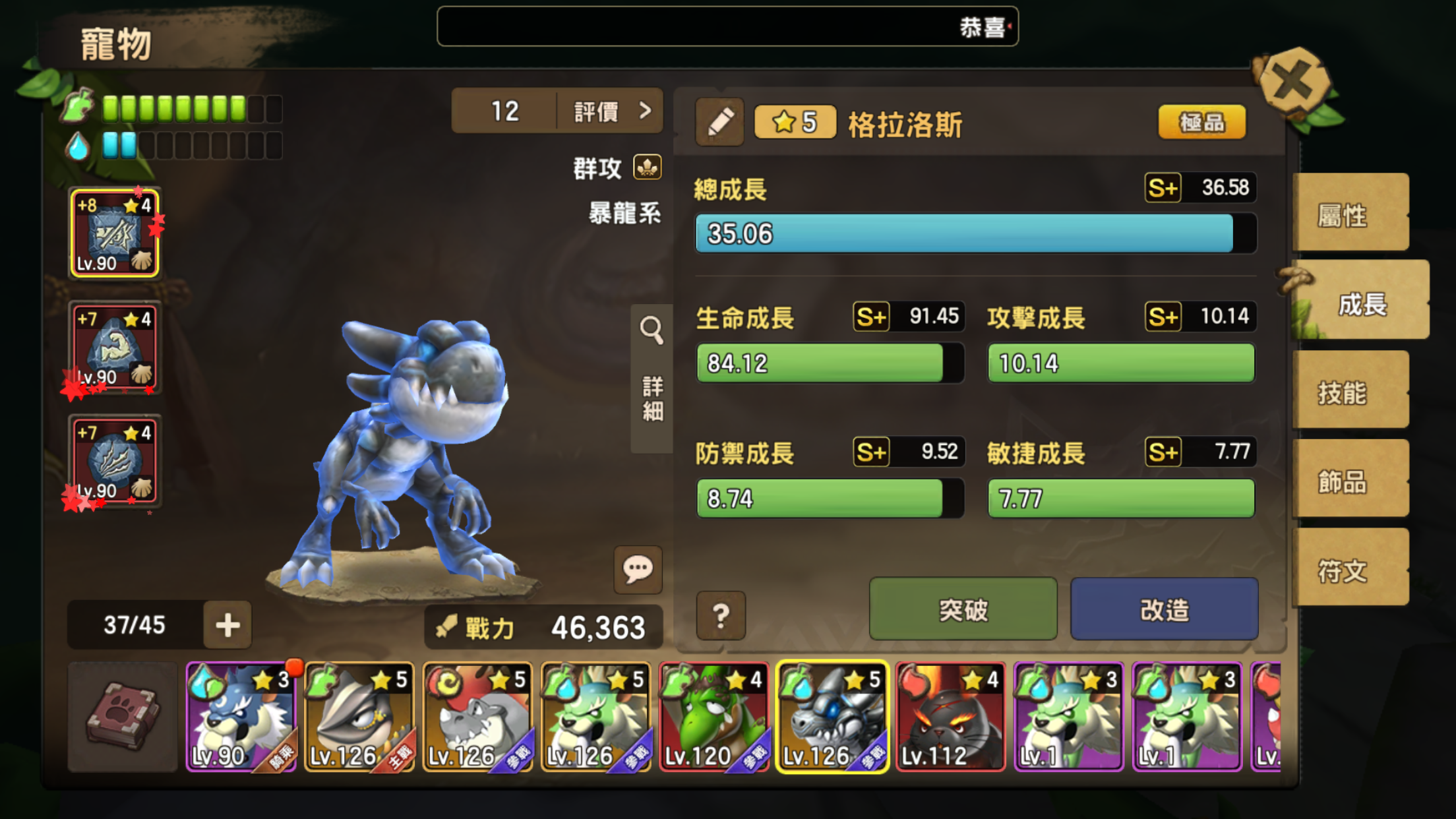Open the 技能 tab
The width and height of the screenshot is (1456, 819).
[x=1349, y=392]
